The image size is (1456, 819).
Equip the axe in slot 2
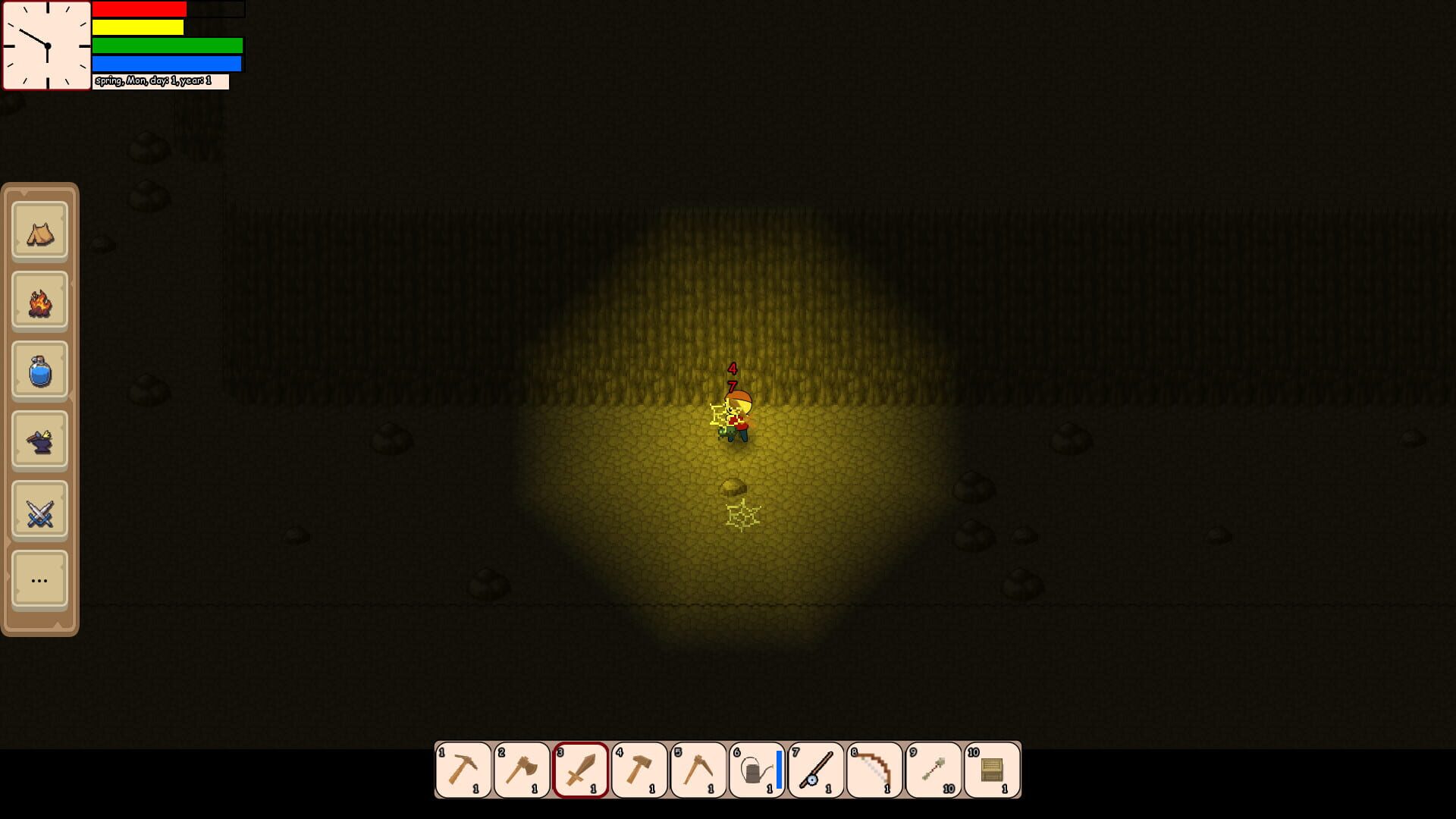[522, 770]
